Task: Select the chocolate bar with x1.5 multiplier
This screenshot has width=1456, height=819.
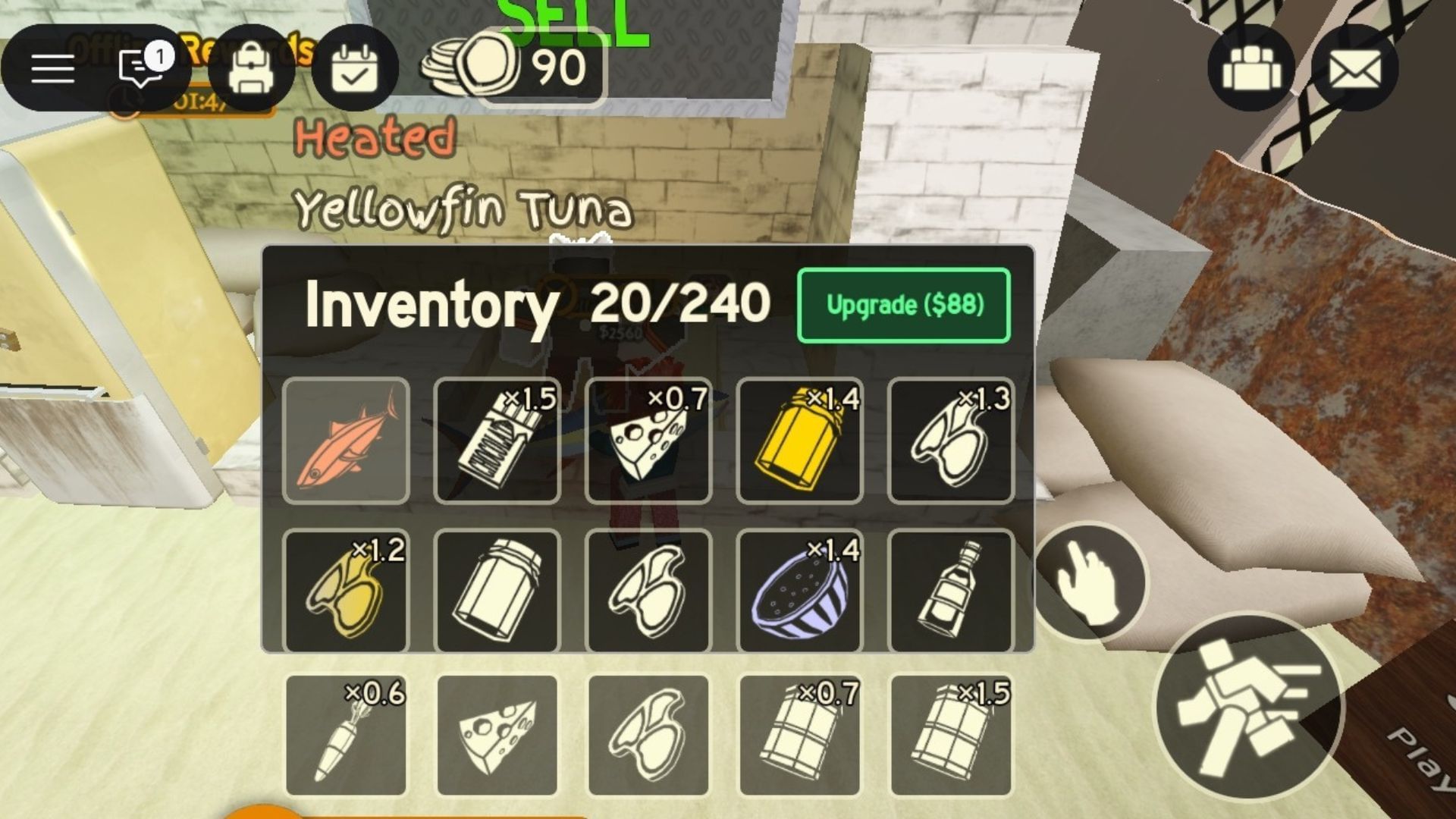Action: 497,440
